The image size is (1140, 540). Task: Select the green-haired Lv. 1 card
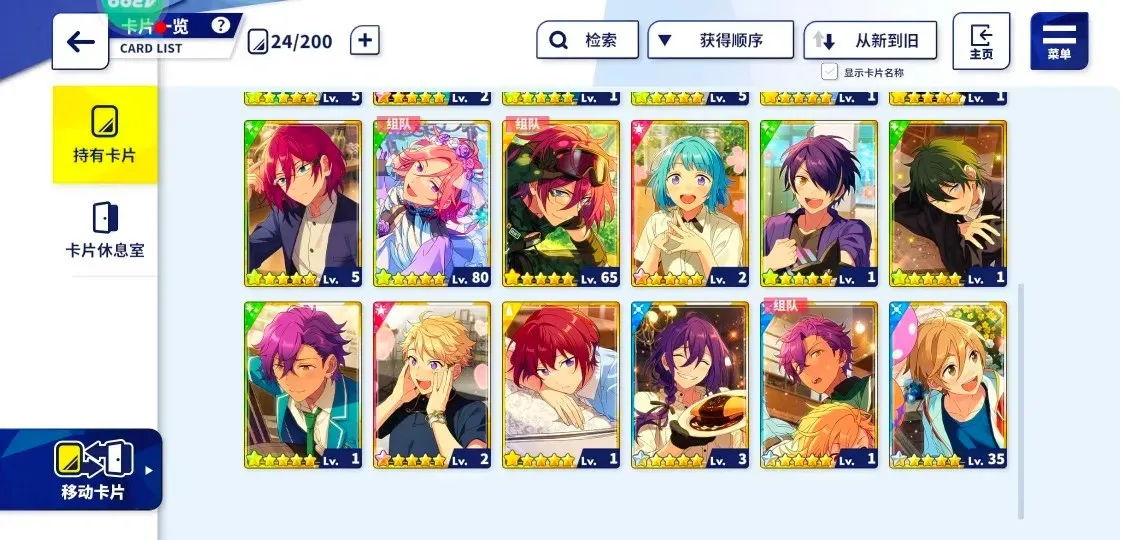coord(948,203)
